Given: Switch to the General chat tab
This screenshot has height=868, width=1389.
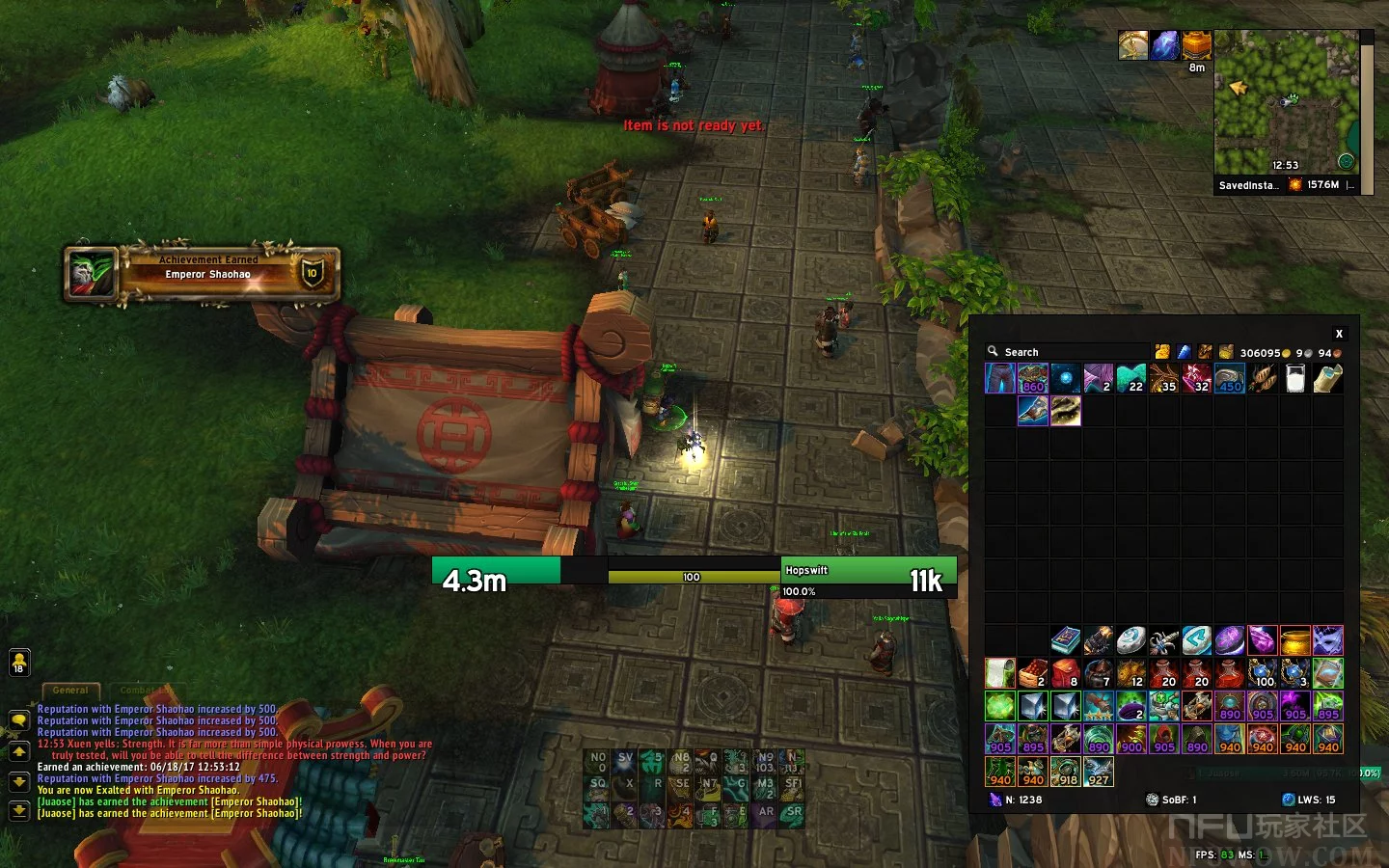Looking at the screenshot, I should [x=70, y=691].
